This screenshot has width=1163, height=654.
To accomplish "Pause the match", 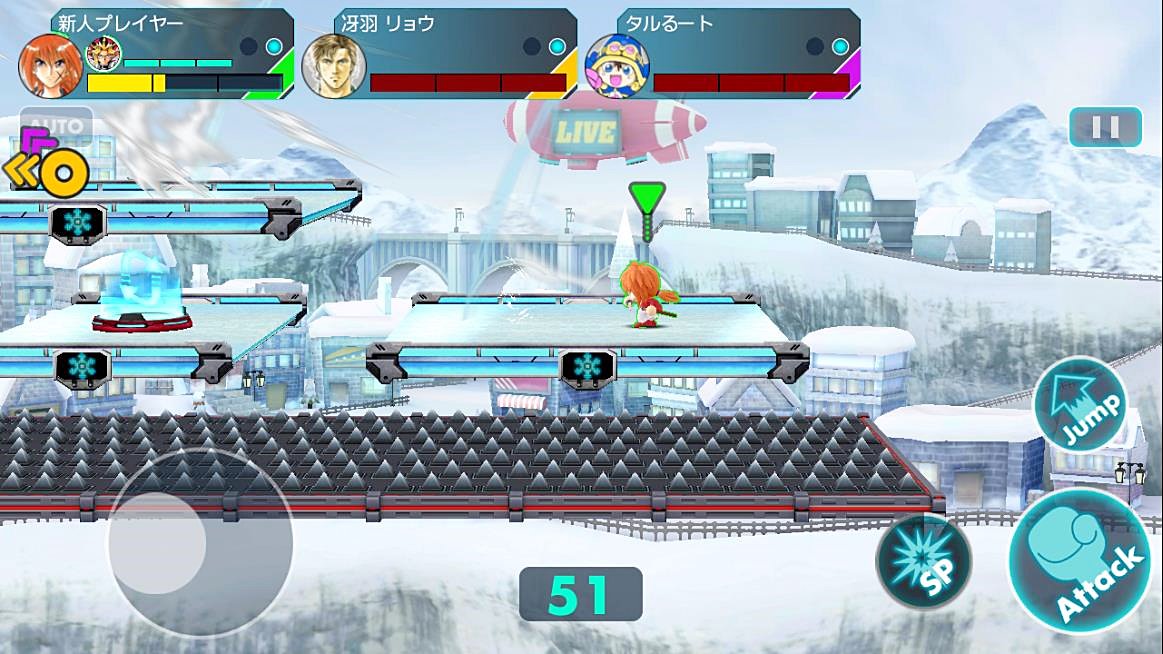I will pyautogui.click(x=1105, y=127).
